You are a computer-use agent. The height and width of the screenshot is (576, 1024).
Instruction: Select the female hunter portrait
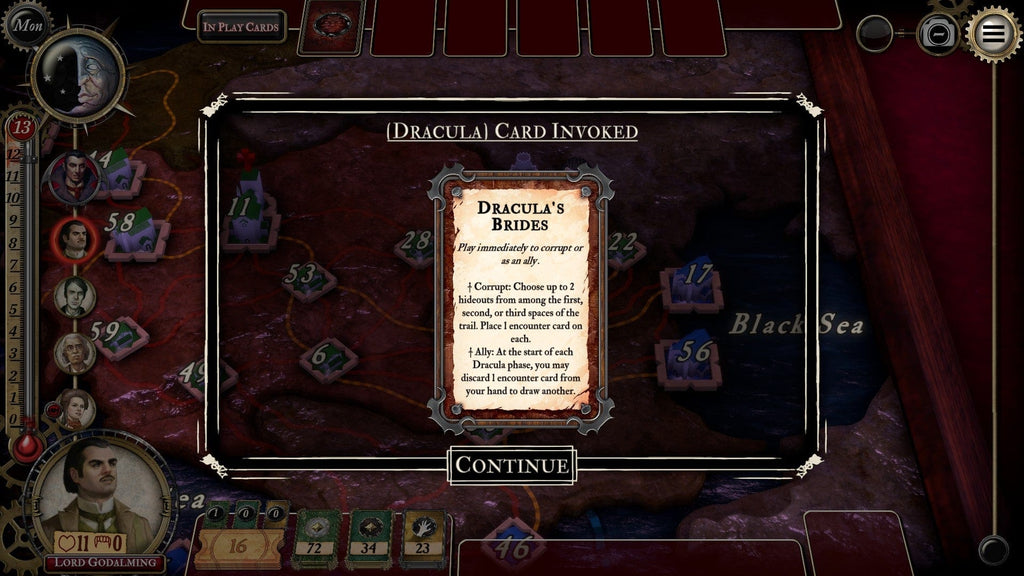coord(75,407)
